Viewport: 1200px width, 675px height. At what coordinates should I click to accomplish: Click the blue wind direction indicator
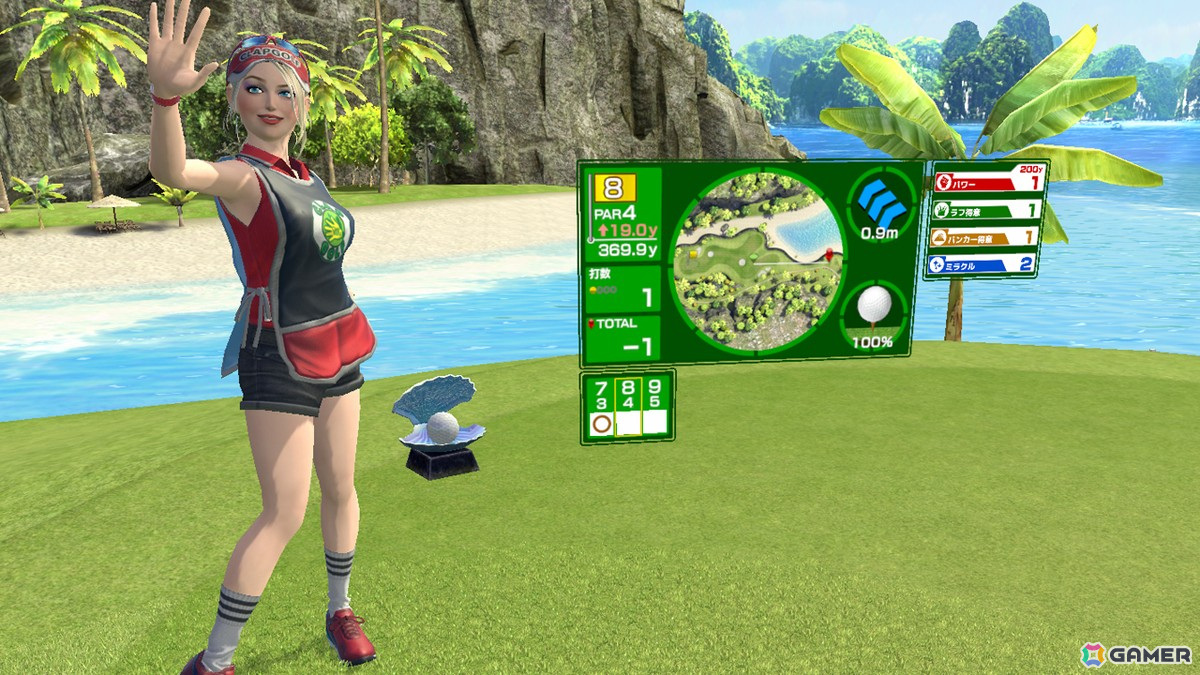[x=881, y=203]
